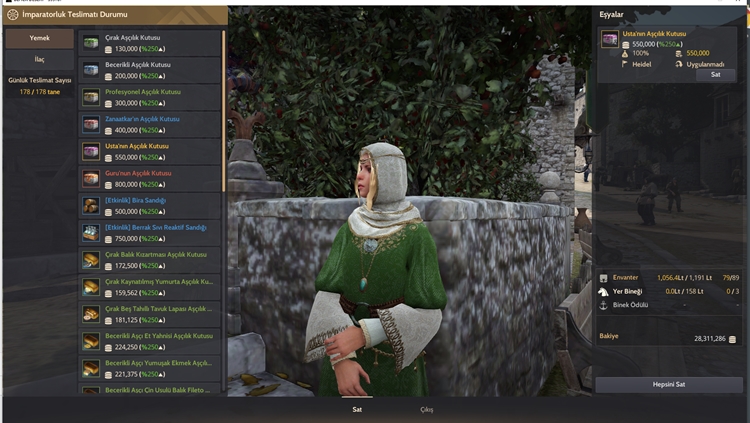Choose Profesyonel Aşçılık Kutusu entry
Viewport: 750px width, 423px height.
[x=150, y=97]
